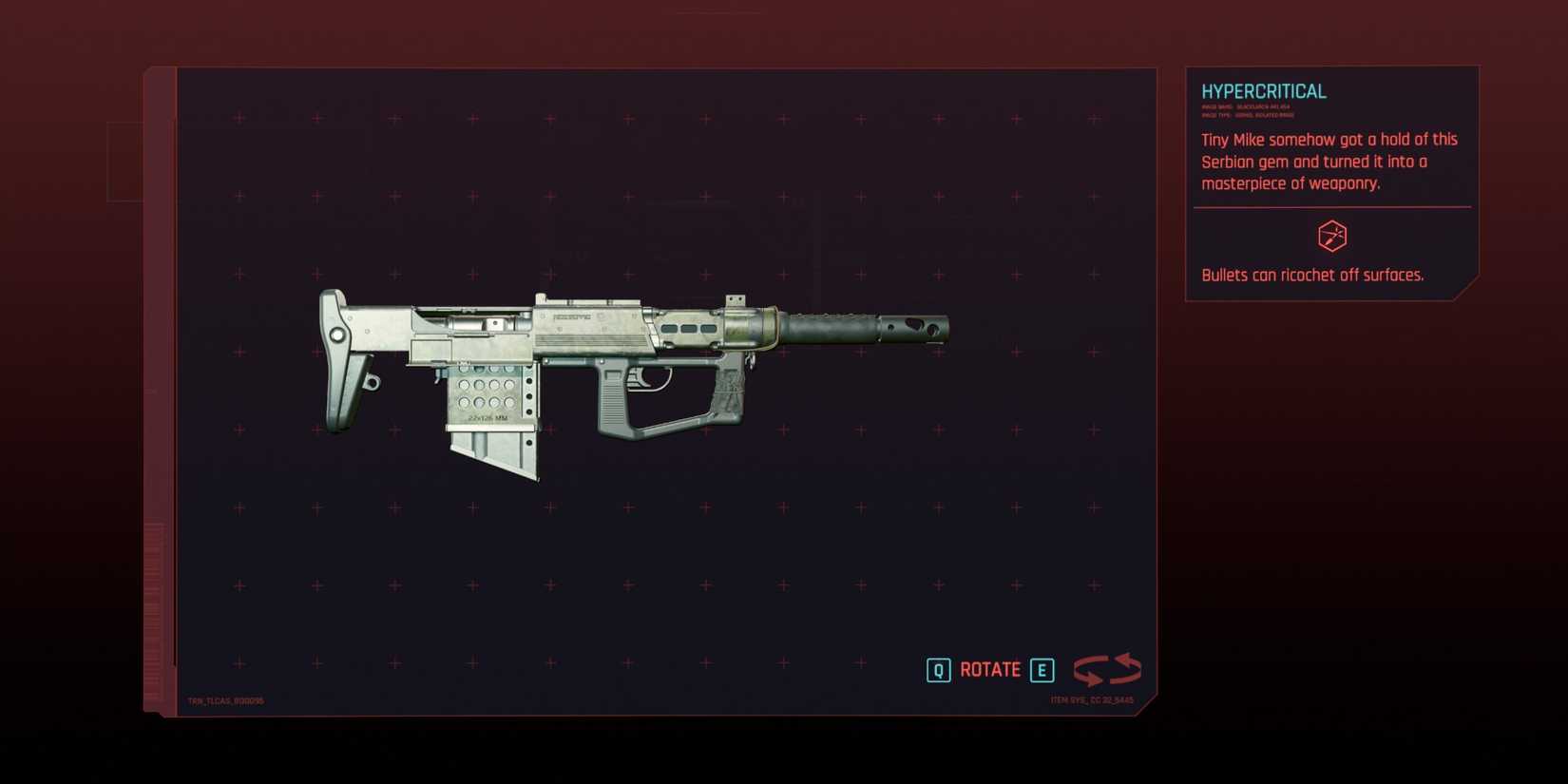Click the ITEM SYS_ CC 32_5445 label
1568x784 pixels.
[x=1091, y=698]
